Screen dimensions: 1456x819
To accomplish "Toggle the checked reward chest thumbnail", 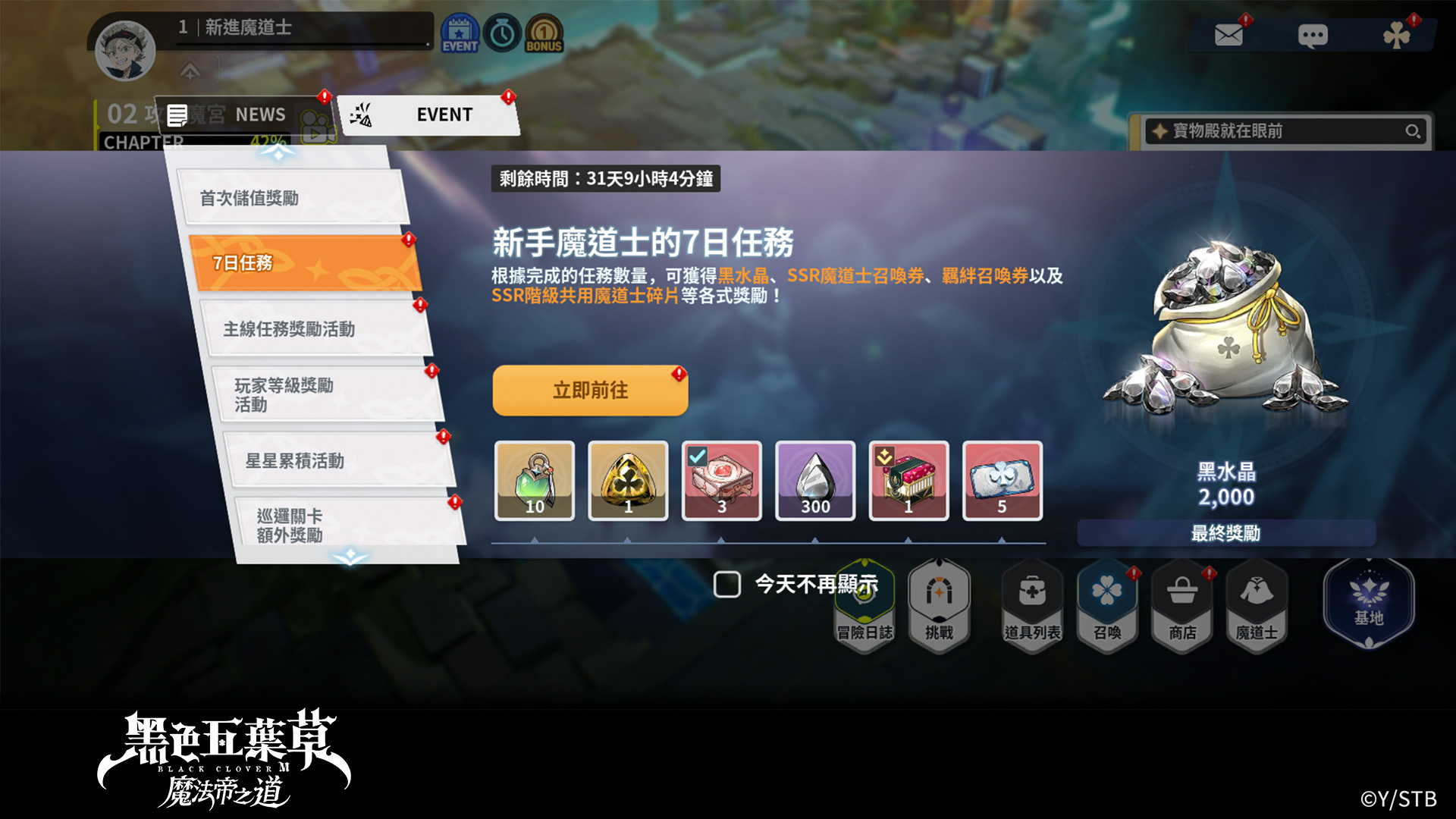I will coord(721,481).
